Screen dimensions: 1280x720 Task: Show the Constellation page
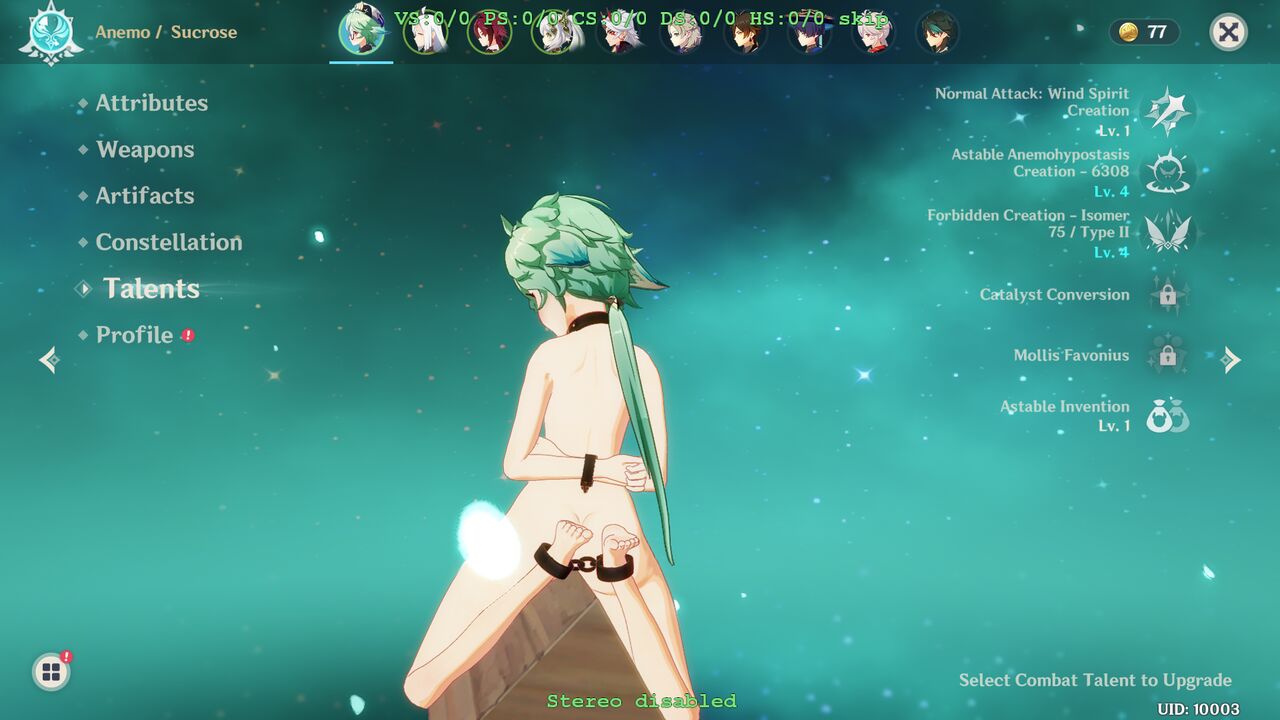click(x=168, y=242)
